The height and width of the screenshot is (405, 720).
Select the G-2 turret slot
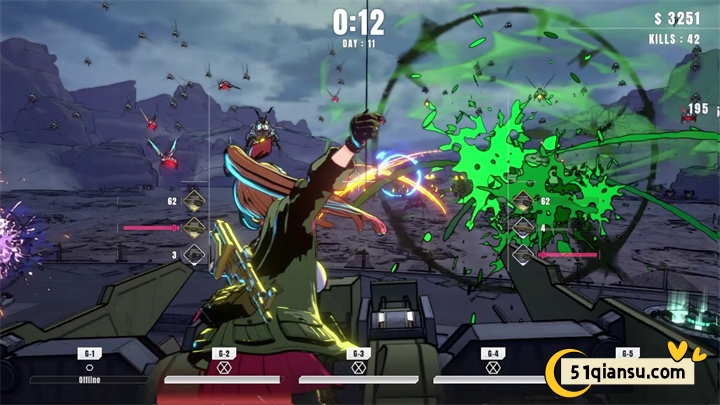(x=223, y=367)
